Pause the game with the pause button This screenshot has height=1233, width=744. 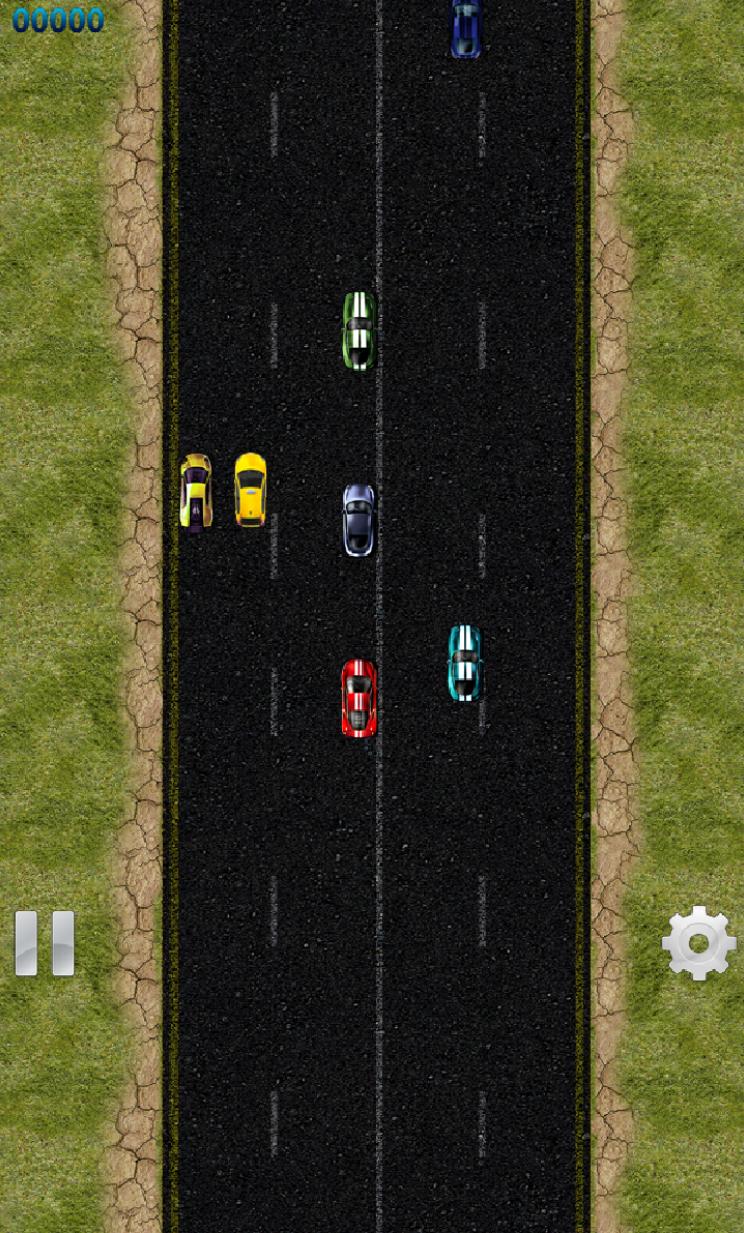tap(45, 942)
